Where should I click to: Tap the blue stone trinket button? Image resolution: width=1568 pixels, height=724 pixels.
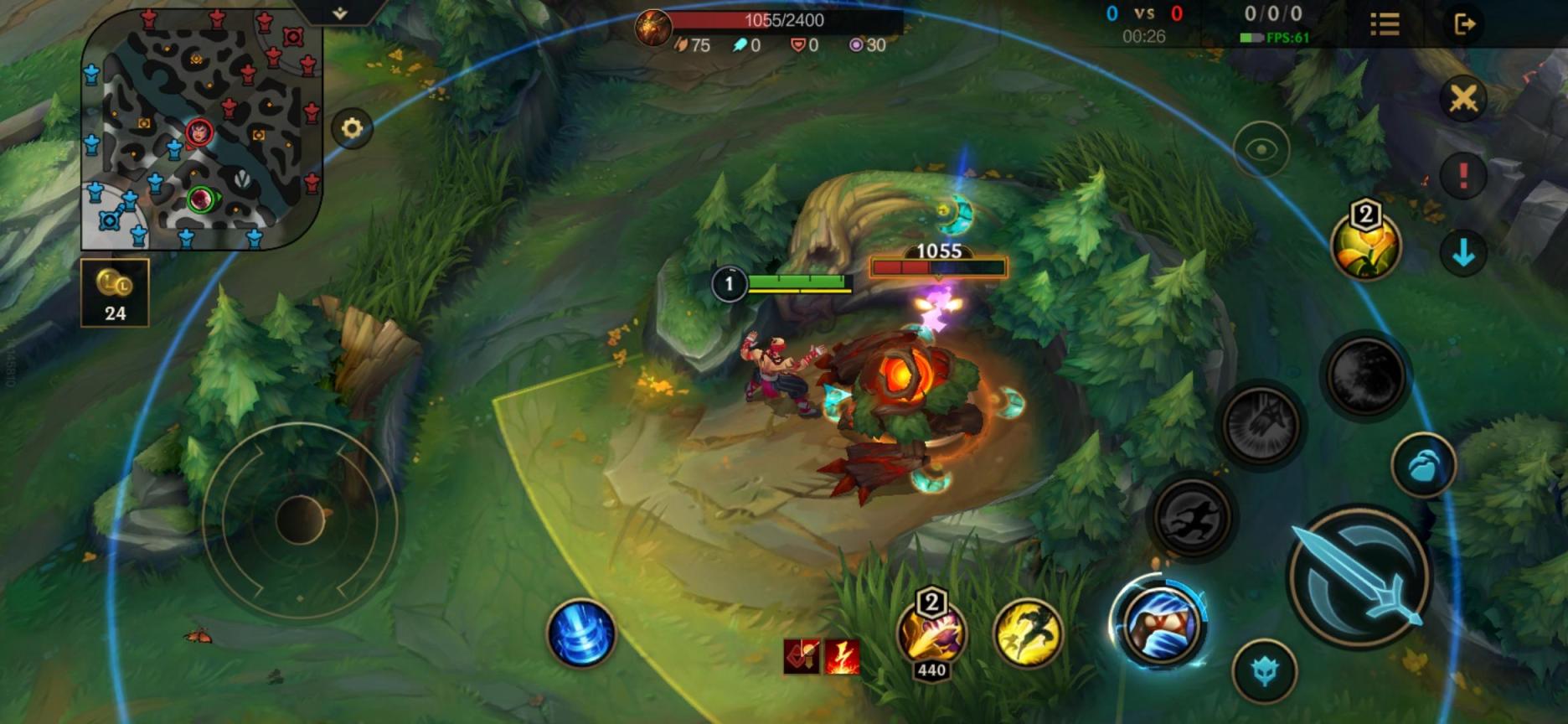tap(1423, 466)
